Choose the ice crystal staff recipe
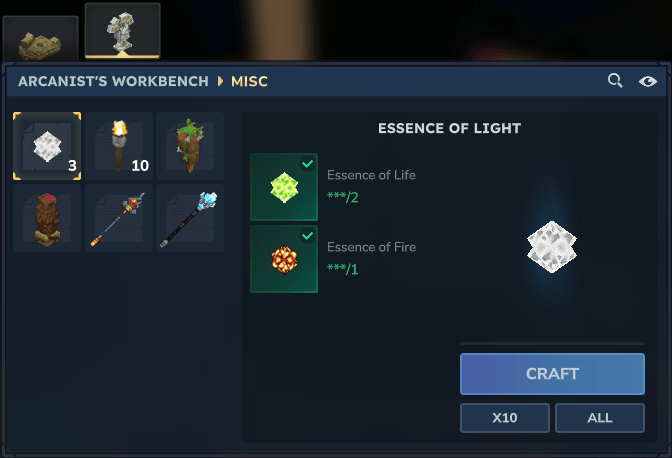 [x=190, y=218]
